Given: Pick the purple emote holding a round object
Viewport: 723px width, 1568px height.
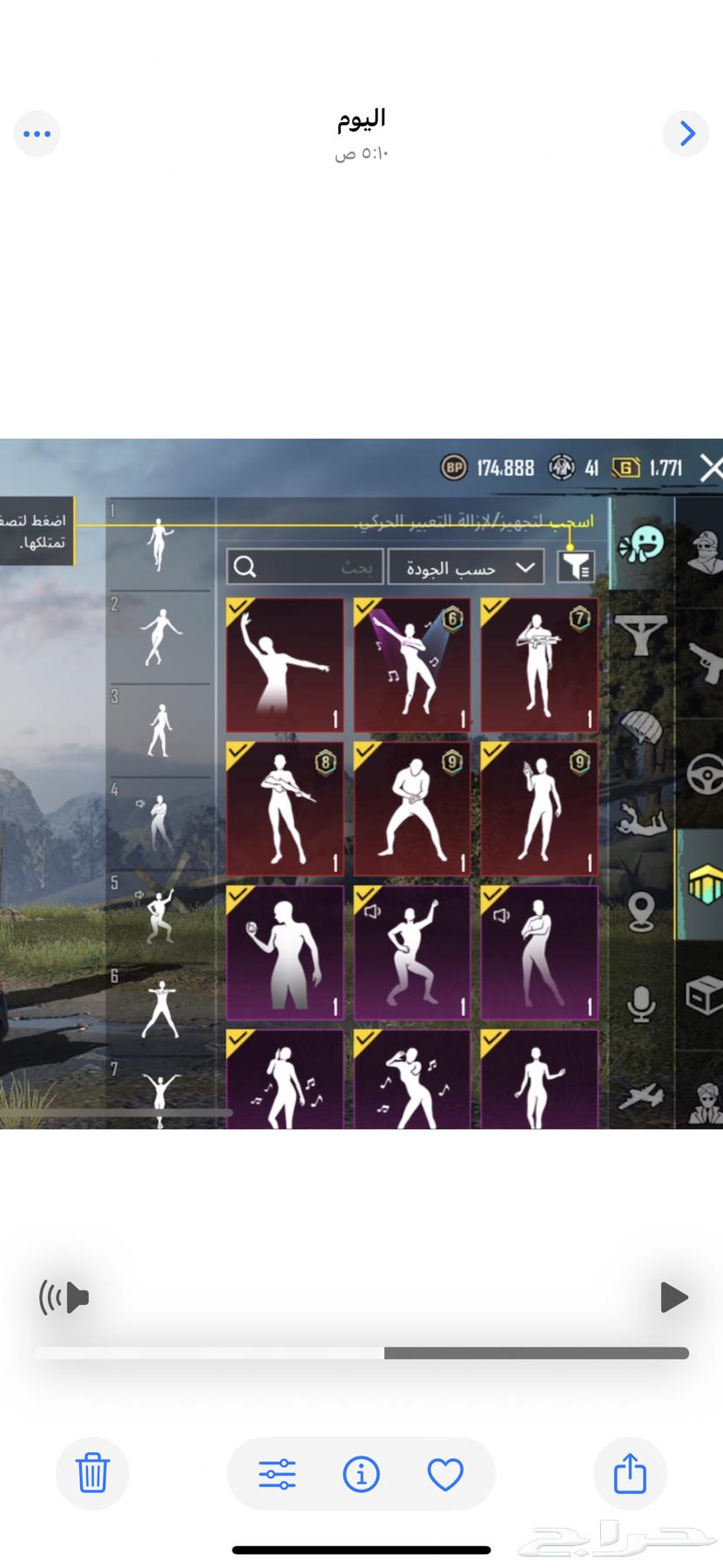Looking at the screenshot, I should click(285, 952).
